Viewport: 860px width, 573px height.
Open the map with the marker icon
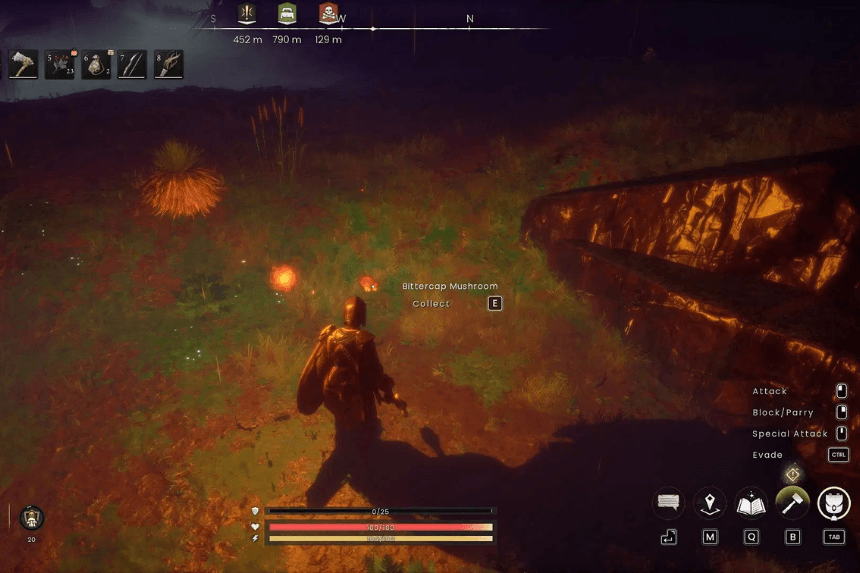pyautogui.click(x=710, y=503)
